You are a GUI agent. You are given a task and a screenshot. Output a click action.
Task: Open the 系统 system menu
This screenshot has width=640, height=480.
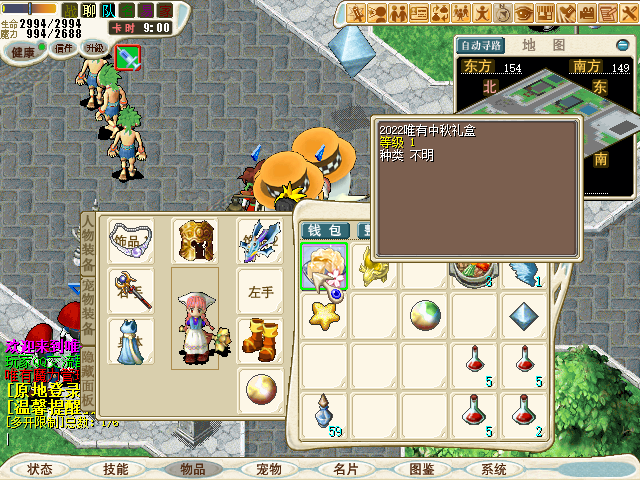click(x=494, y=468)
